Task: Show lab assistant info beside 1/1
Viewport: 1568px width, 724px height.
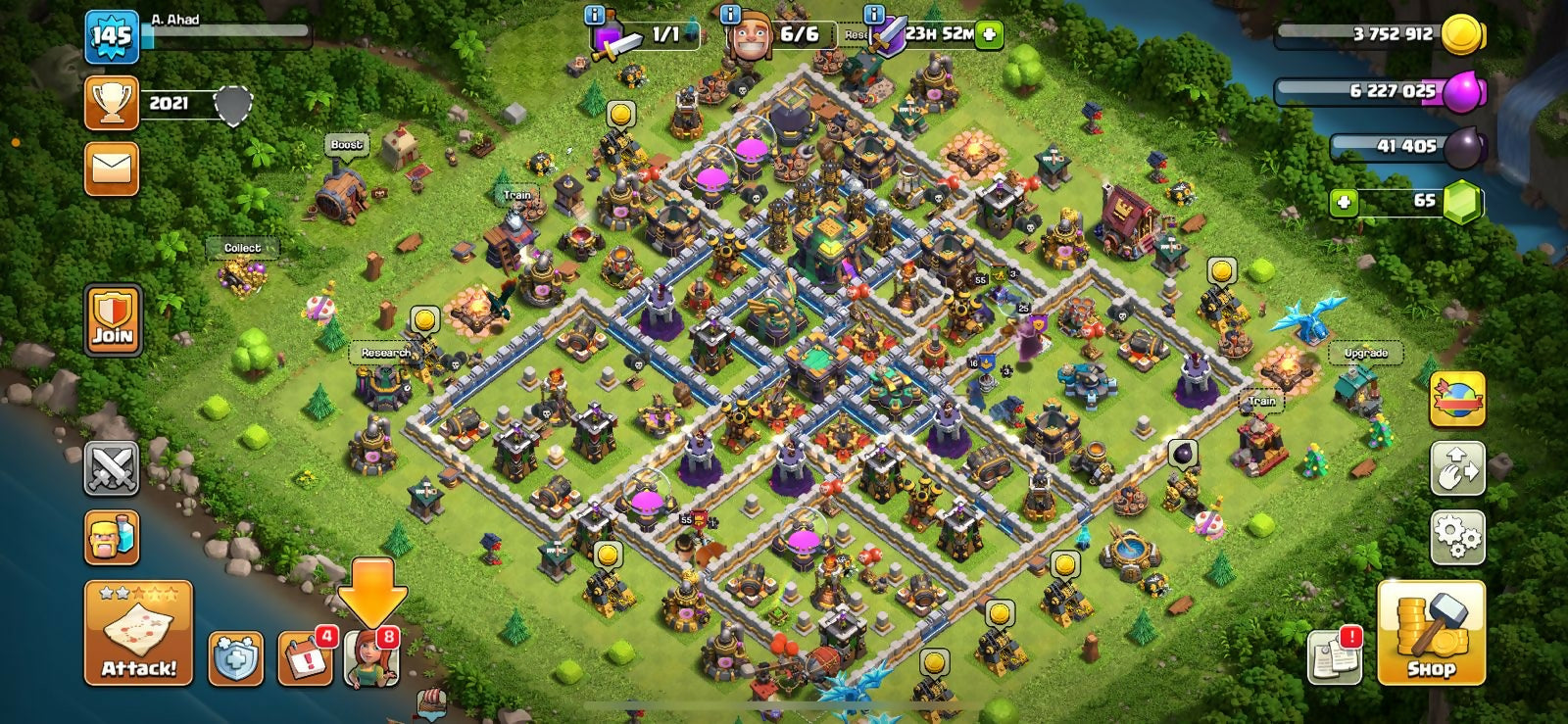Action: click(594, 14)
